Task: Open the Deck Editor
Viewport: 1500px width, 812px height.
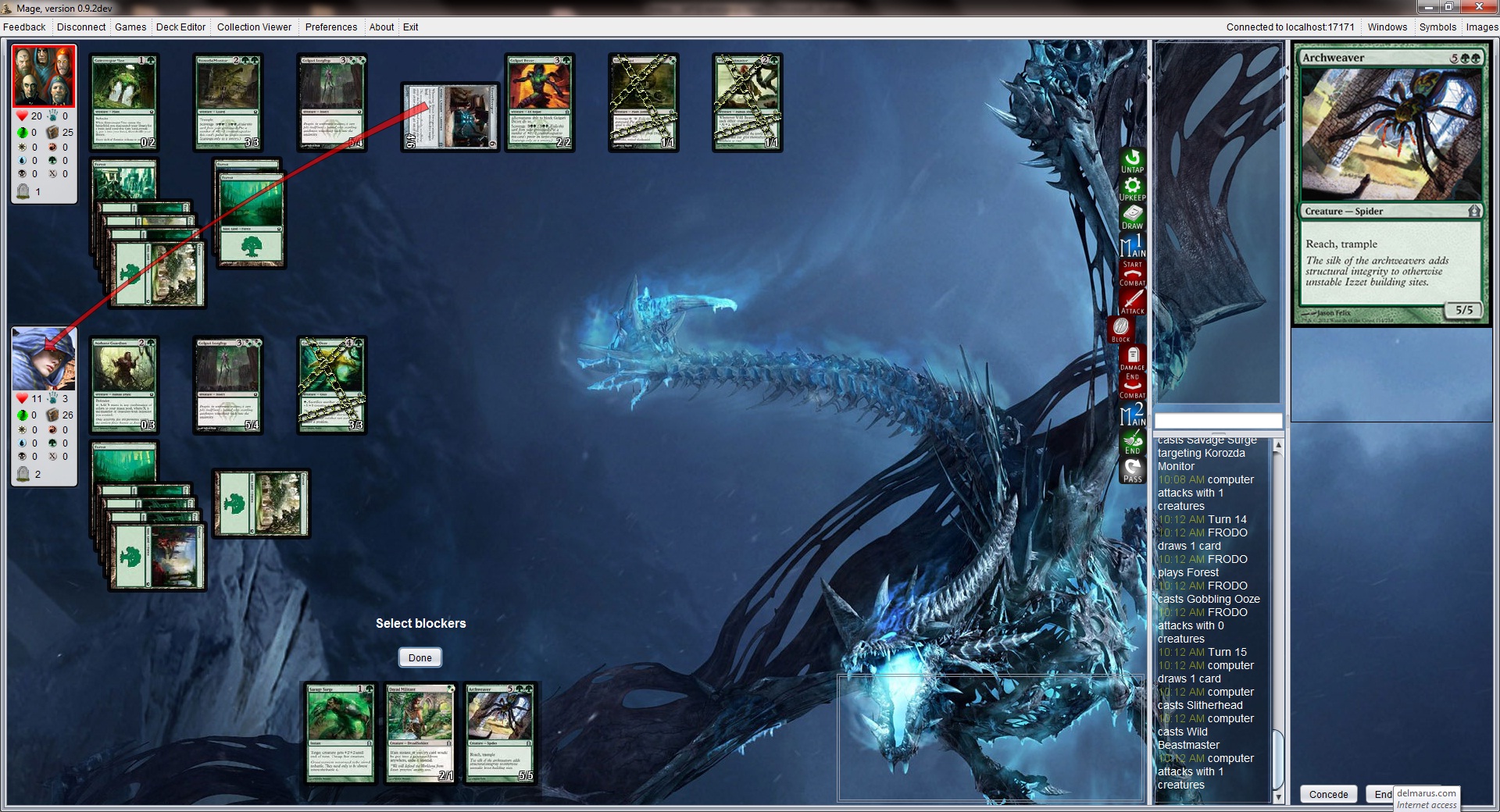Action: [180, 27]
